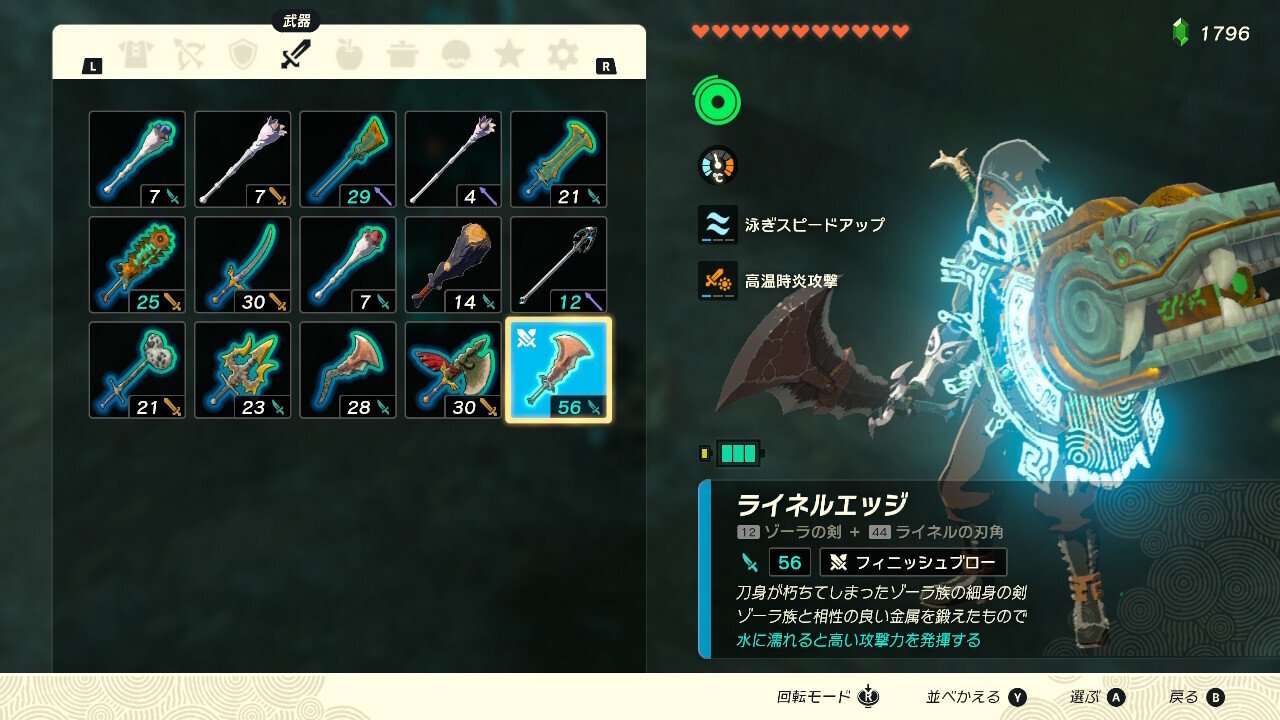Select the sword tab to view weapons
This screenshot has width=1280, height=720.
[x=294, y=55]
